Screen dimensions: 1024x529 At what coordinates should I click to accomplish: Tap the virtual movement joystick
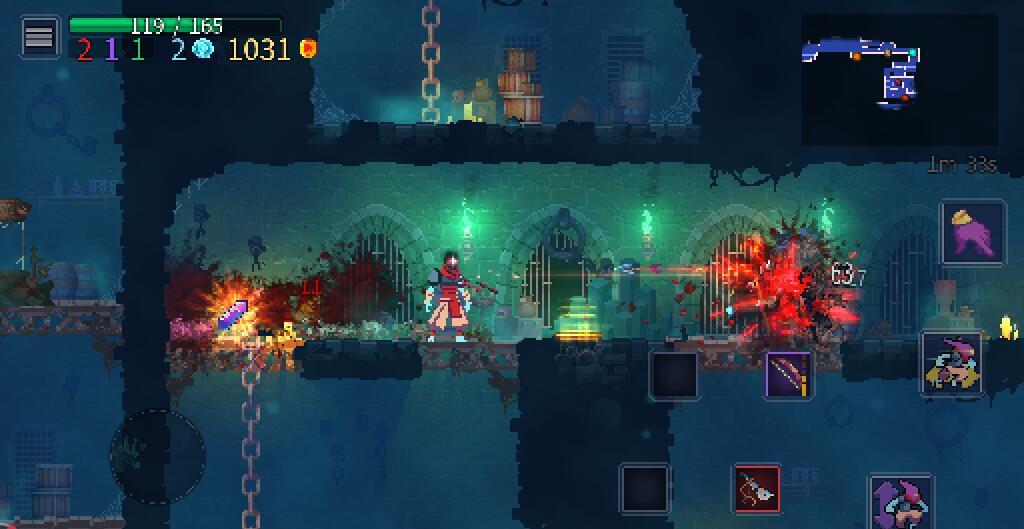click(157, 456)
